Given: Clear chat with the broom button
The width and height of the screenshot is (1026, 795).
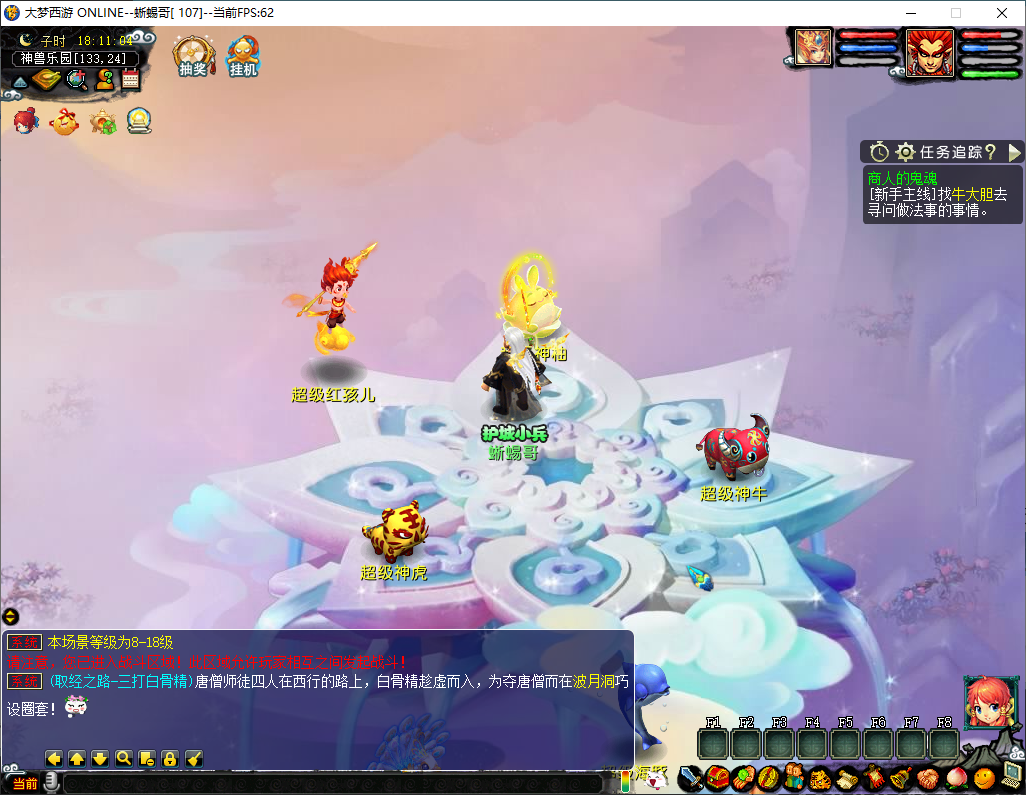Looking at the screenshot, I should point(194,758).
